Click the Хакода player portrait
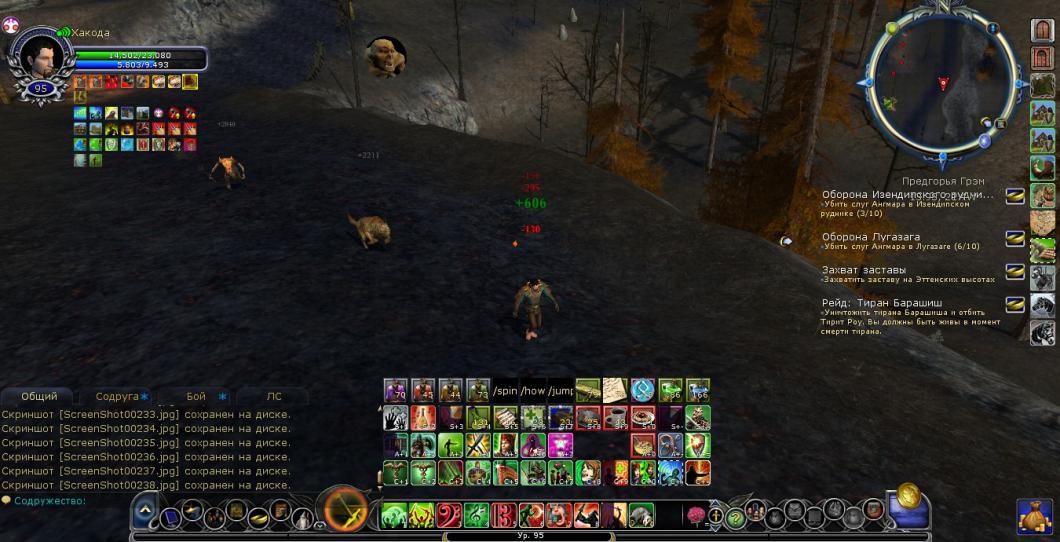The width and height of the screenshot is (1060, 542). tap(41, 56)
